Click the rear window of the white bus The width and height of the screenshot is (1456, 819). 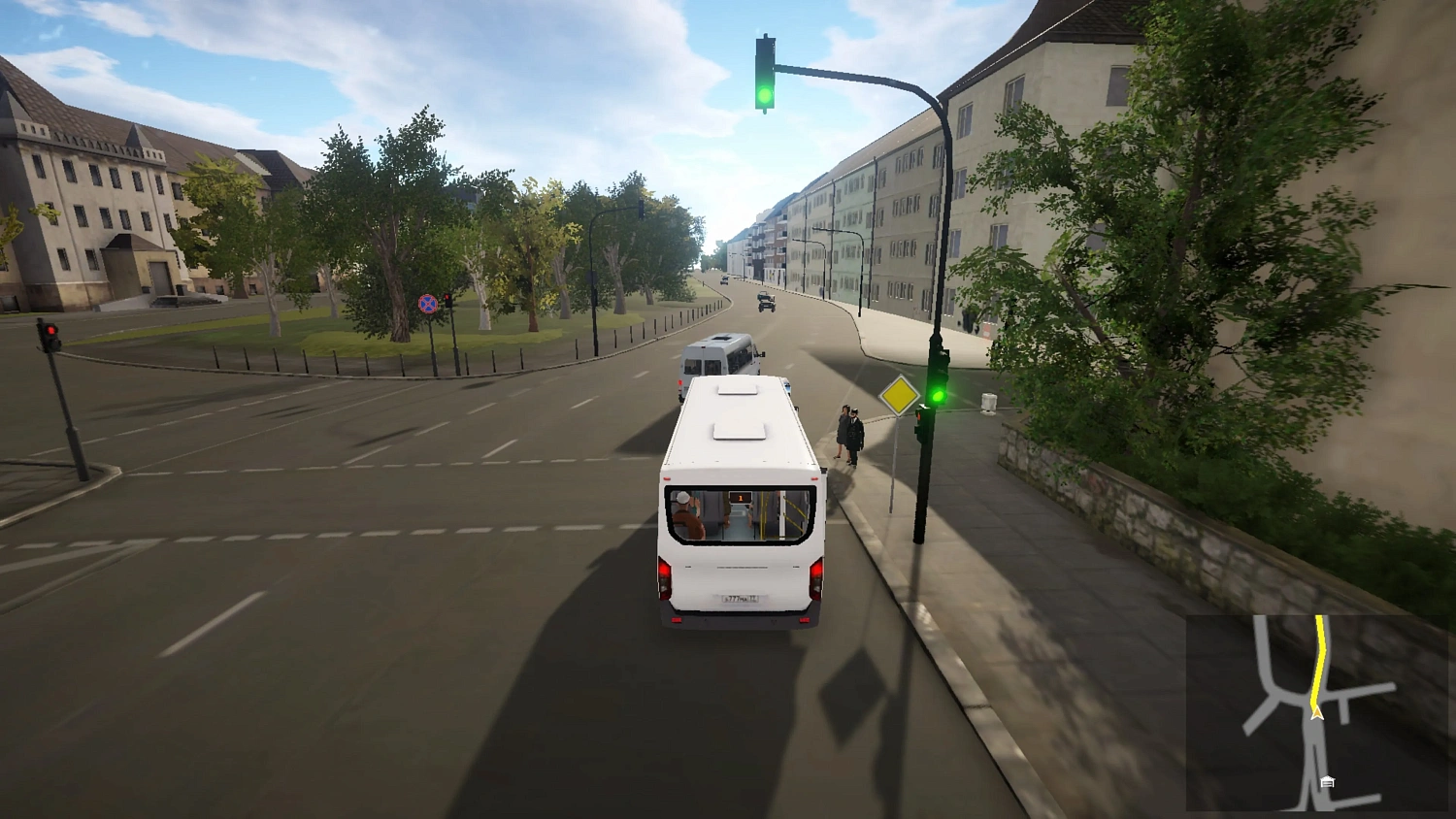coord(738,514)
